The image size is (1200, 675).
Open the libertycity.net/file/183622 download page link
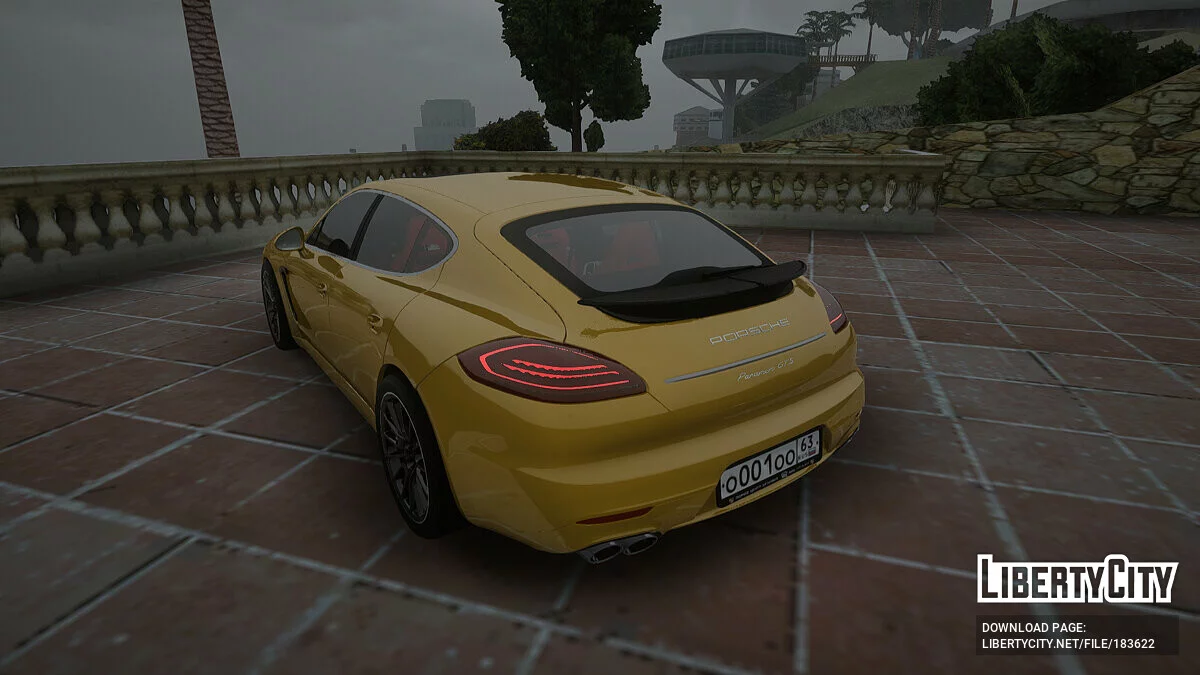pyautogui.click(x=1068, y=644)
